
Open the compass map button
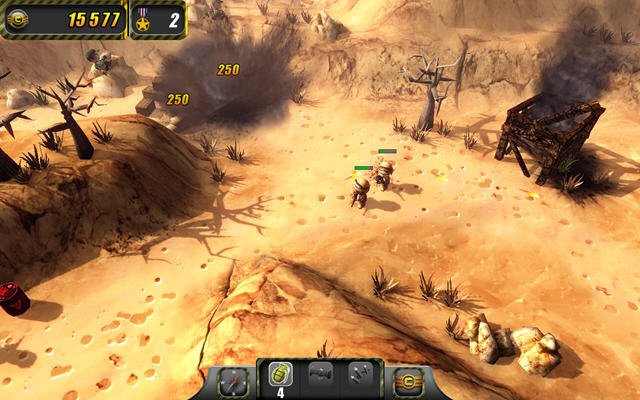pos(232,381)
